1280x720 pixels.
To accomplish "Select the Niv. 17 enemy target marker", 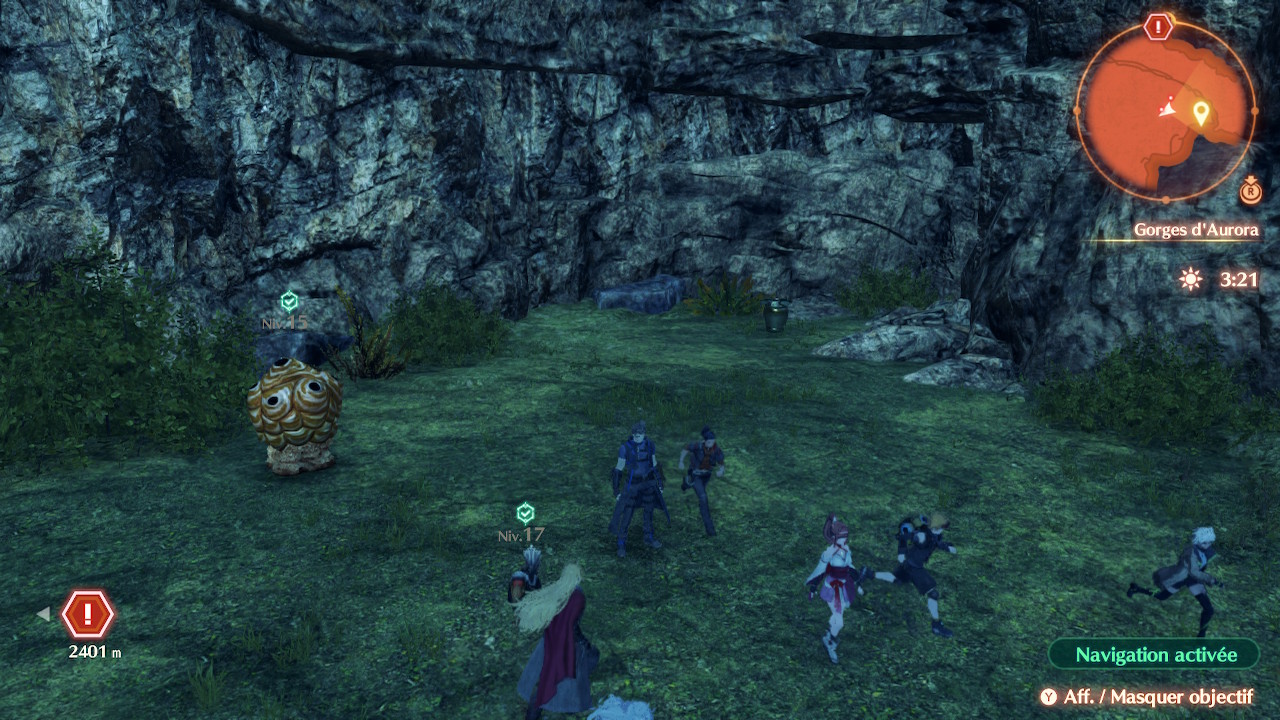I will [x=525, y=514].
